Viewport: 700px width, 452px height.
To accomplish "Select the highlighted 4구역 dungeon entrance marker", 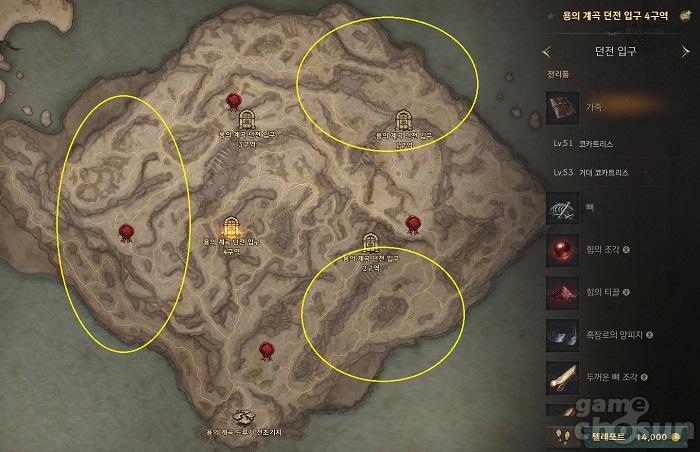I will point(231,228).
